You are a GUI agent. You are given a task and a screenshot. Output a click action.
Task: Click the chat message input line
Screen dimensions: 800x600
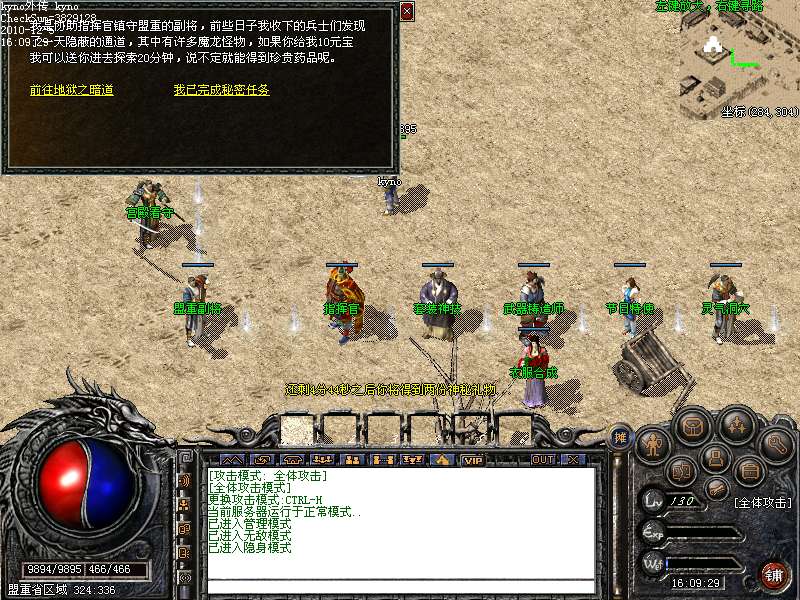[x=400, y=584]
